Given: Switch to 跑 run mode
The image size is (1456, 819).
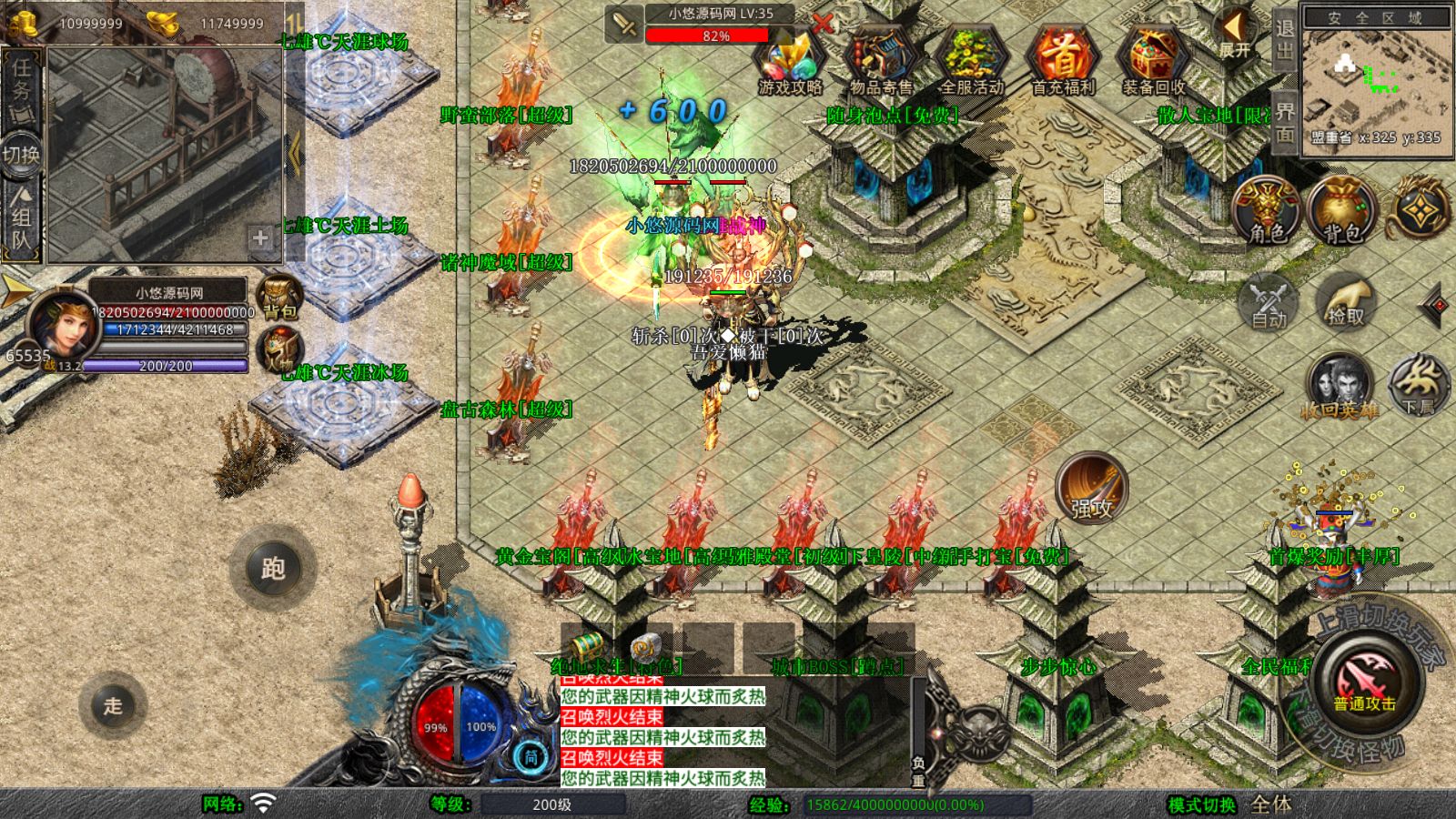Looking at the screenshot, I should click(273, 568).
